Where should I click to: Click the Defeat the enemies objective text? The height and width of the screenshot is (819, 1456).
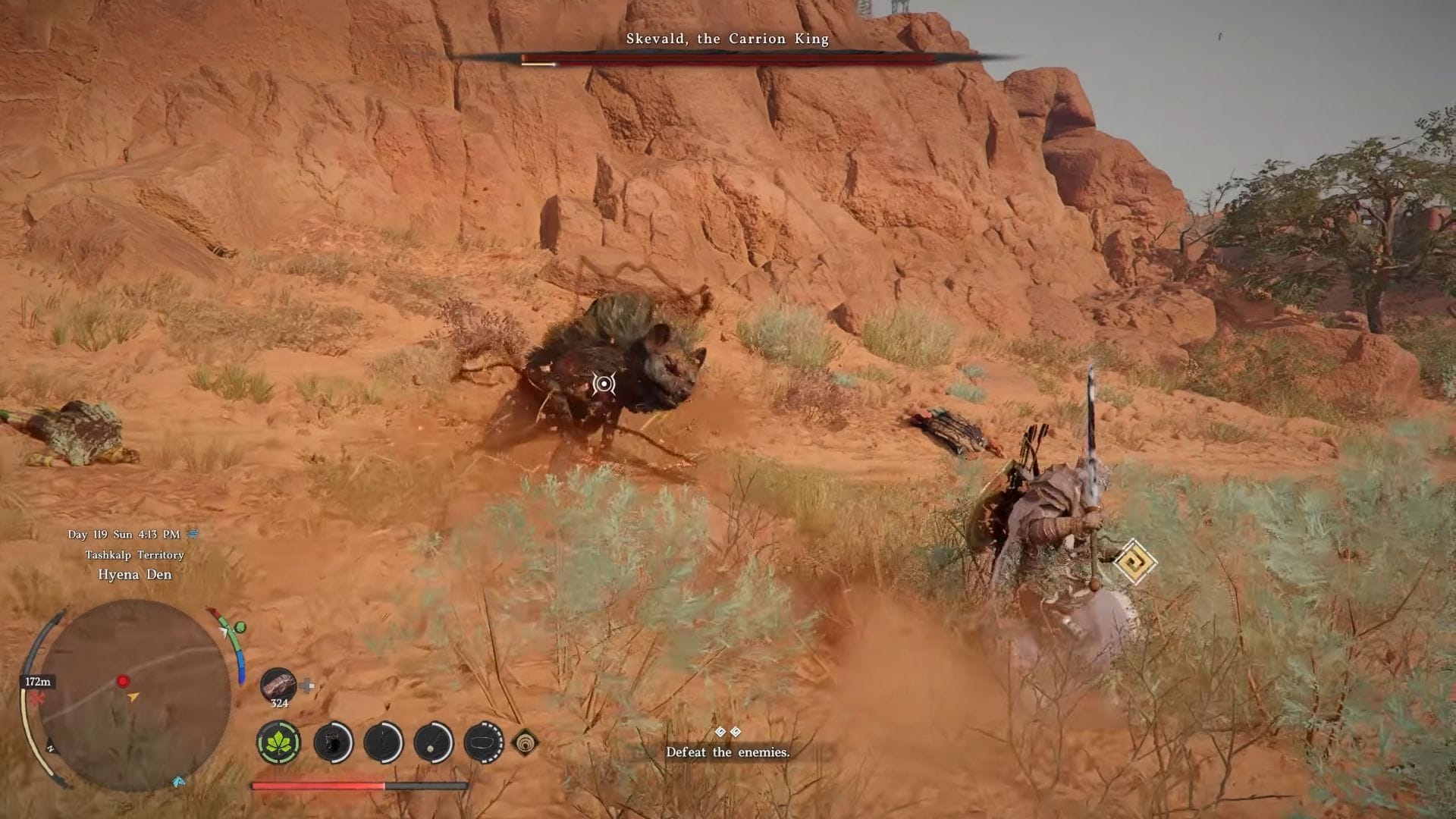(727, 752)
